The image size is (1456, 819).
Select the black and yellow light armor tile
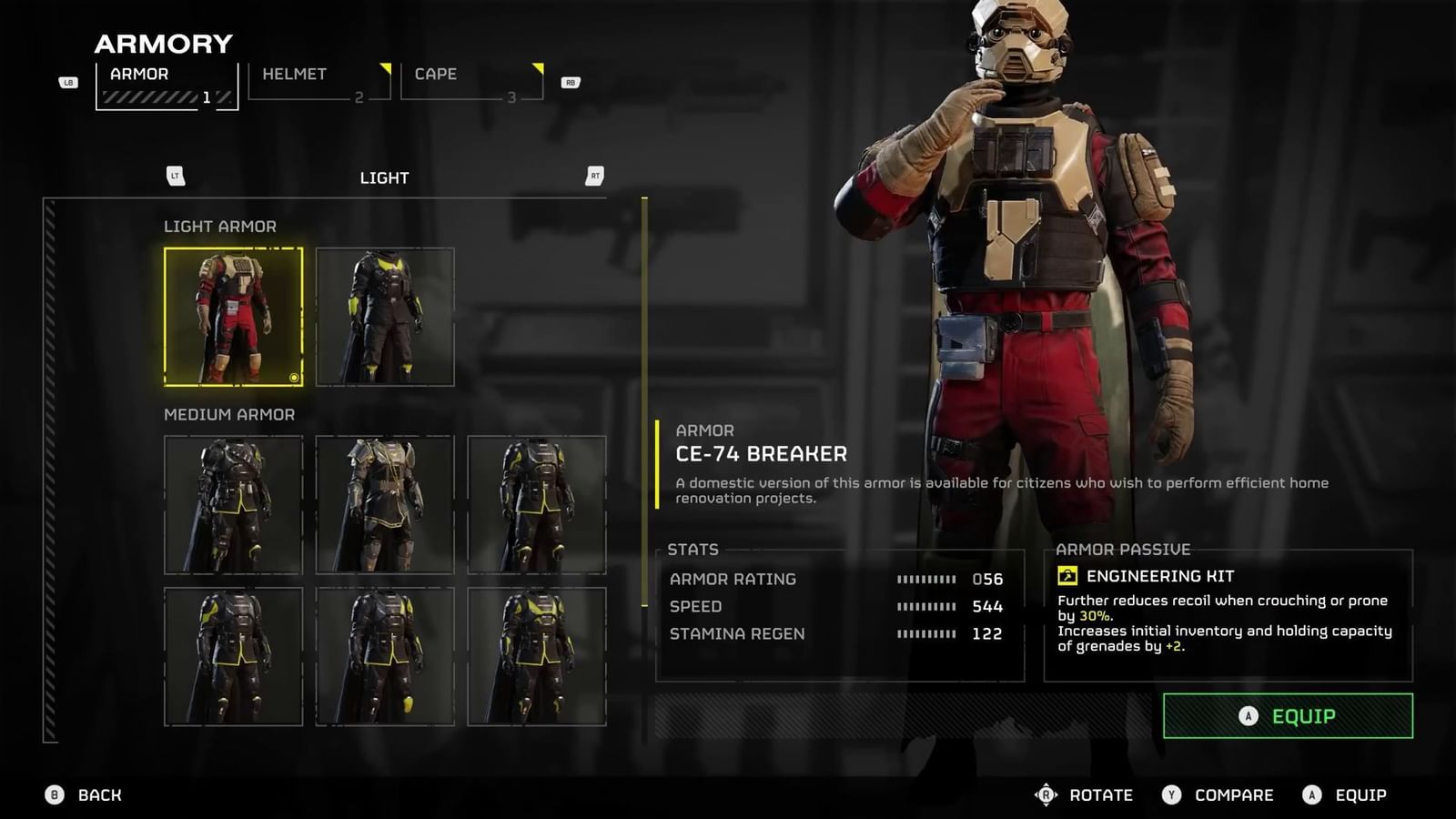click(x=385, y=317)
